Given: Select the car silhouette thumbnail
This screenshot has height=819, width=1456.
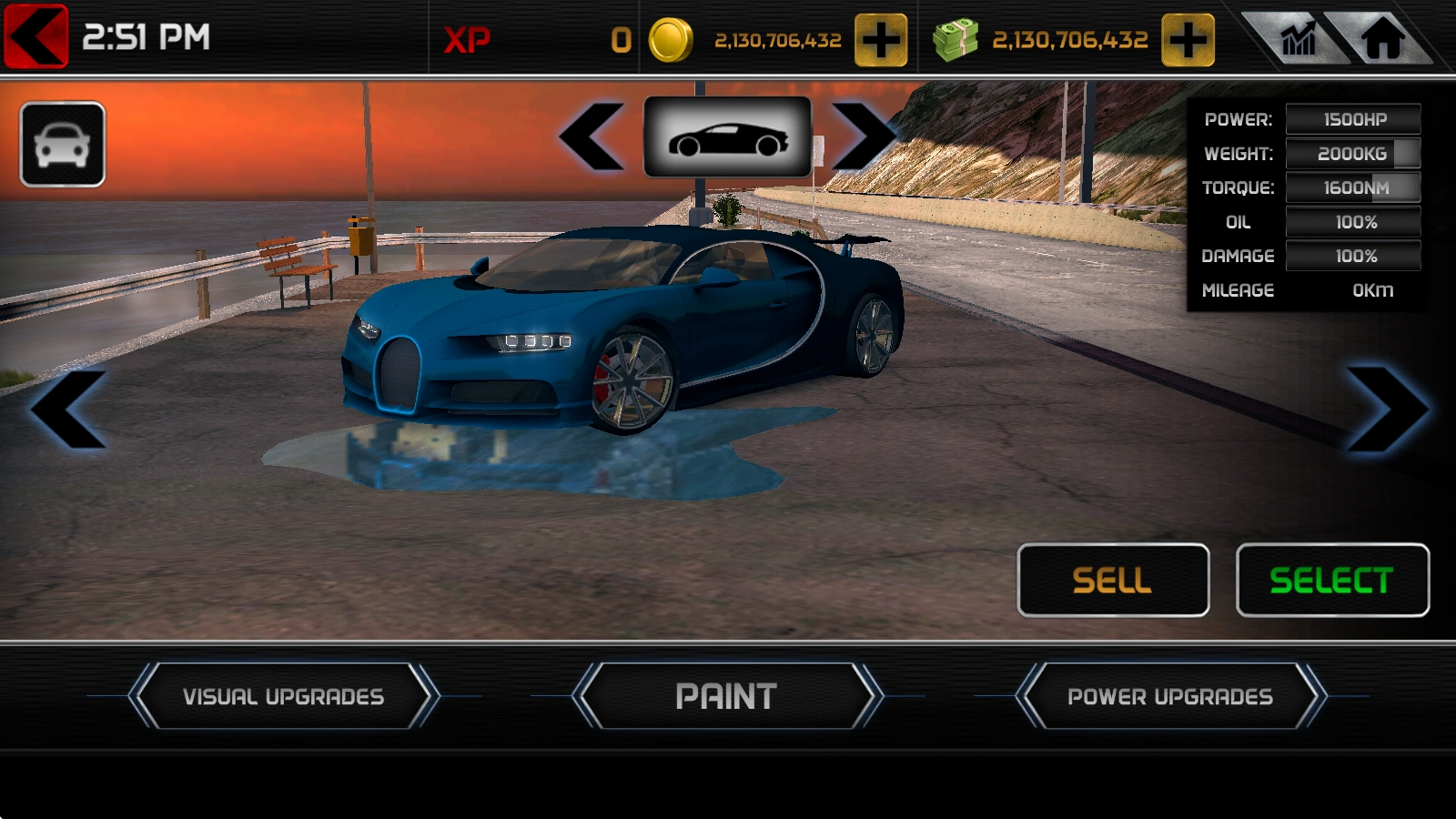Looking at the screenshot, I should [727, 137].
